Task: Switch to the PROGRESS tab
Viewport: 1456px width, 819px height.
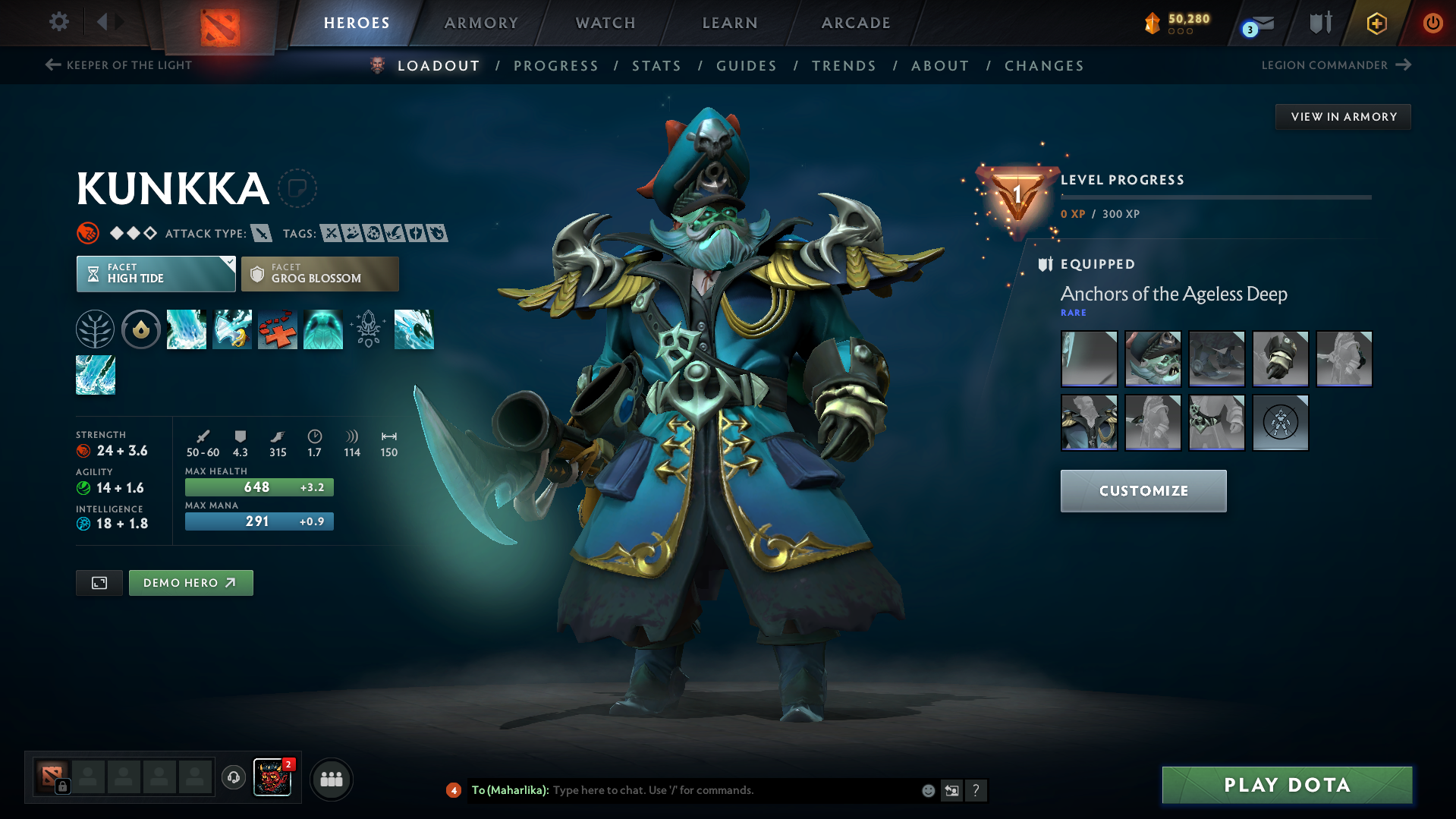Action: point(556,66)
